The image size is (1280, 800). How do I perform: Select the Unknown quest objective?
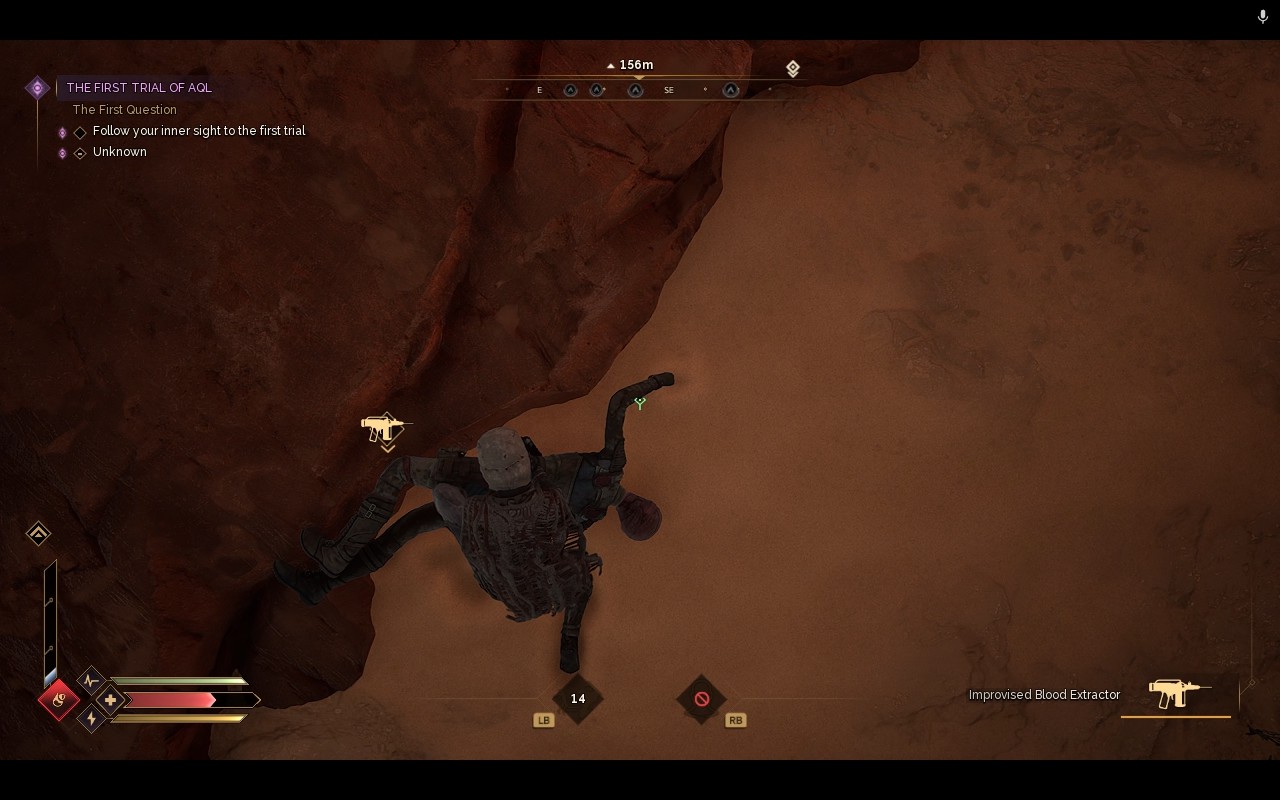(120, 152)
